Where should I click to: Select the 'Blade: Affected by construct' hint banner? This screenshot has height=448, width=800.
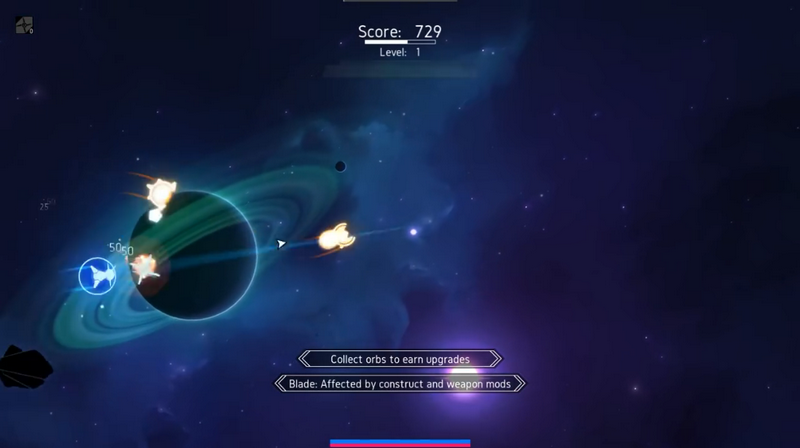click(x=399, y=383)
